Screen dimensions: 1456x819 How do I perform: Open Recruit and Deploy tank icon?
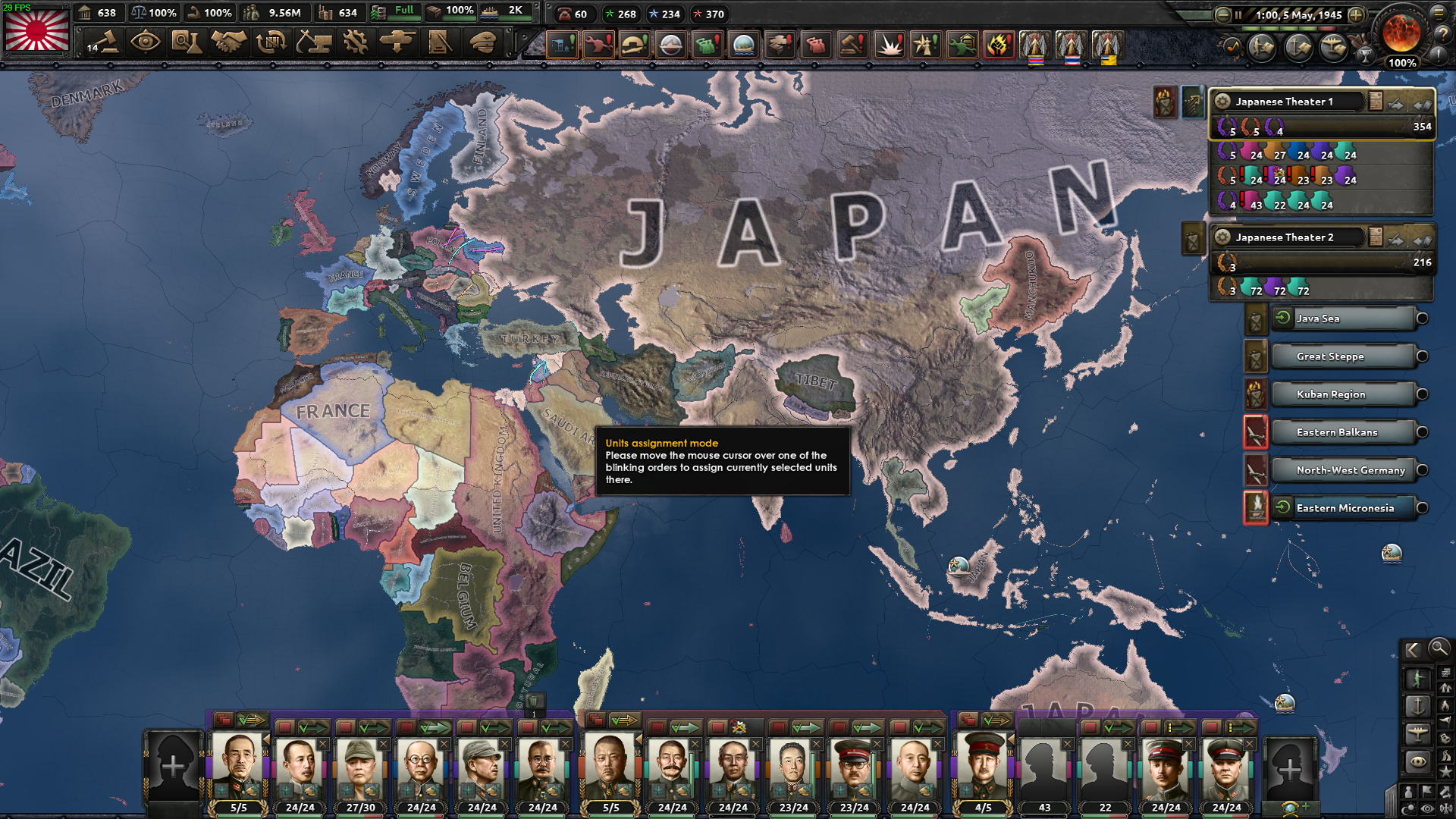coord(398,43)
